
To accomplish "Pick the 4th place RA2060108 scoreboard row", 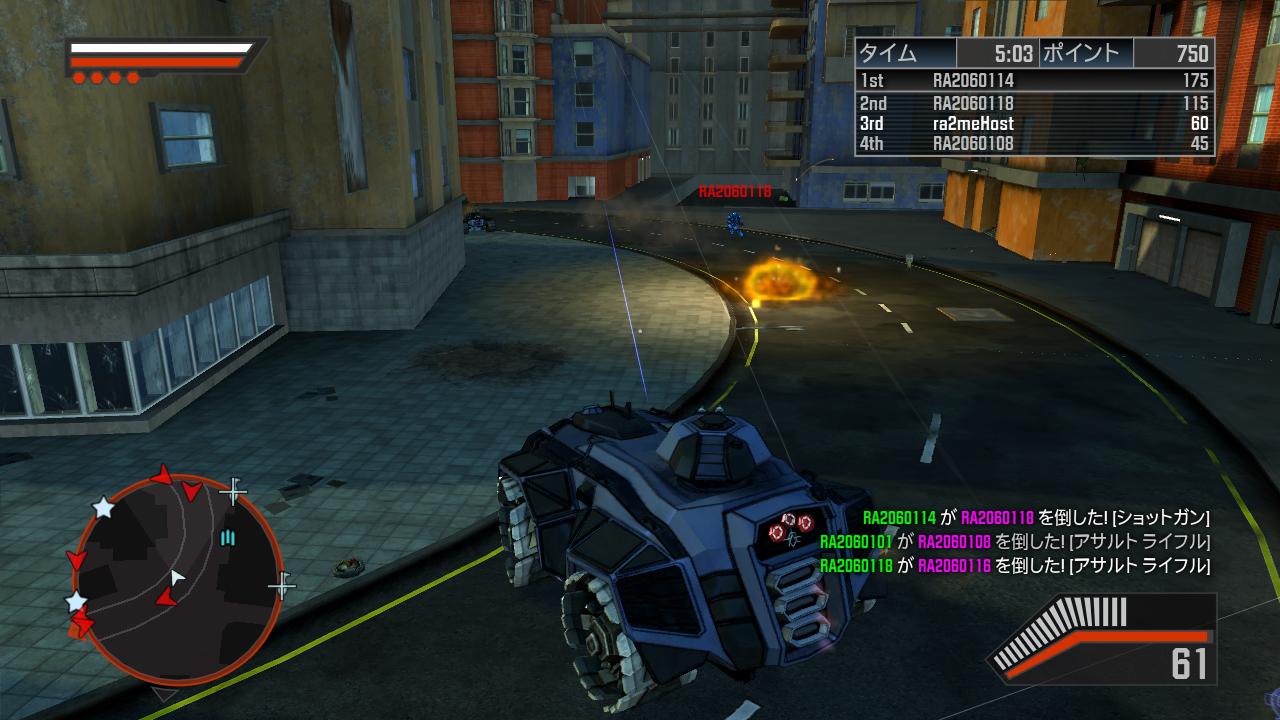I will click(x=1034, y=144).
